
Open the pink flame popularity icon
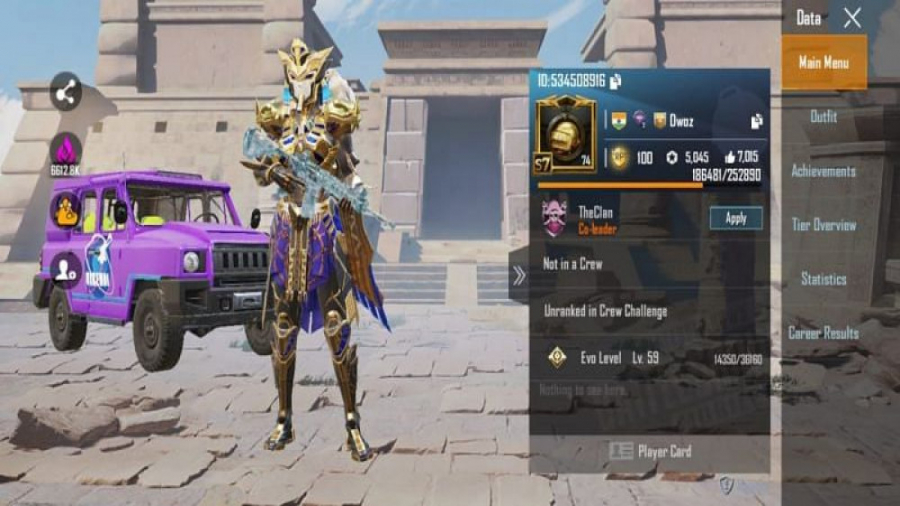tap(66, 152)
